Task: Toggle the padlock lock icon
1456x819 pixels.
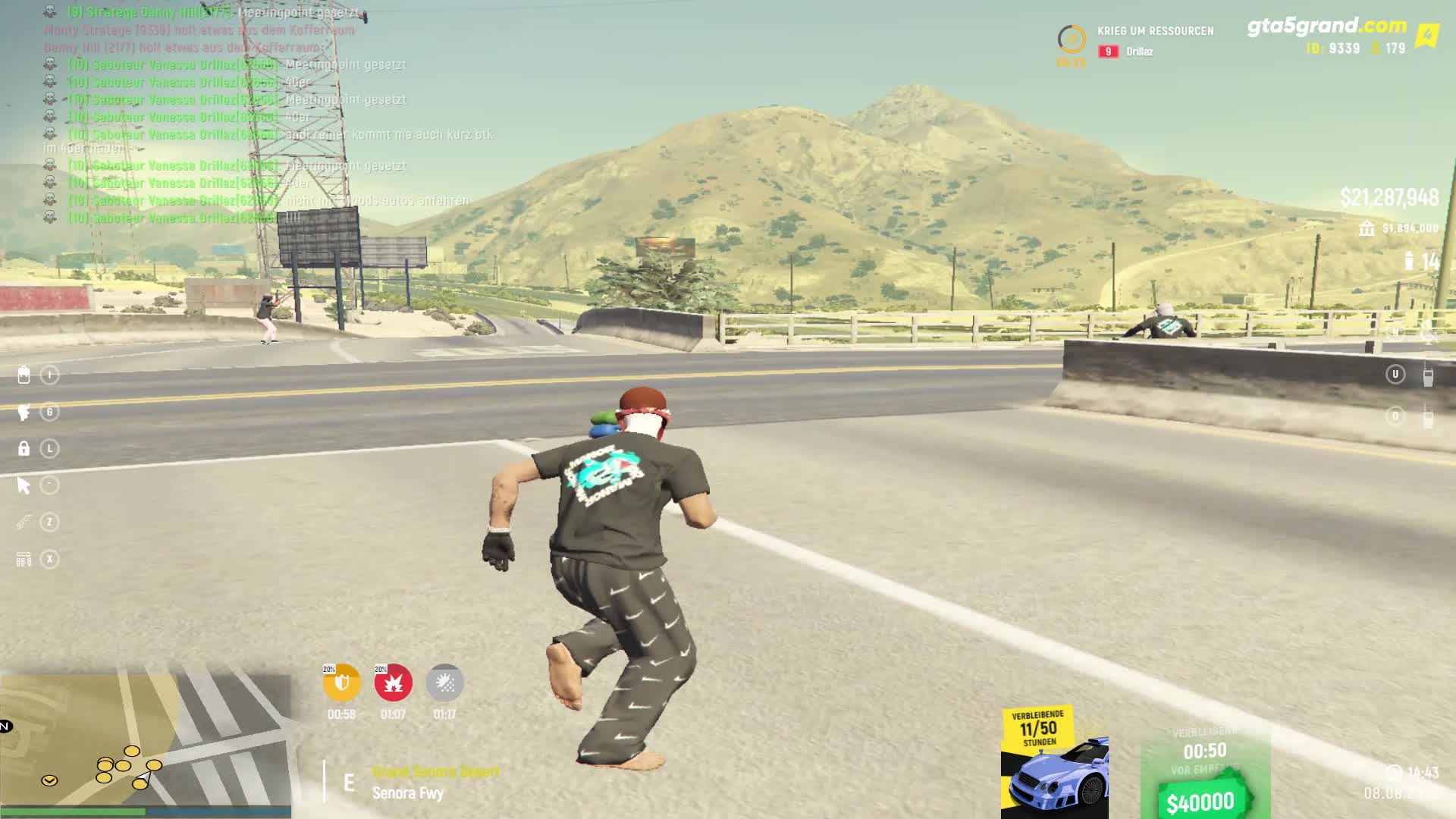Action: pos(24,448)
